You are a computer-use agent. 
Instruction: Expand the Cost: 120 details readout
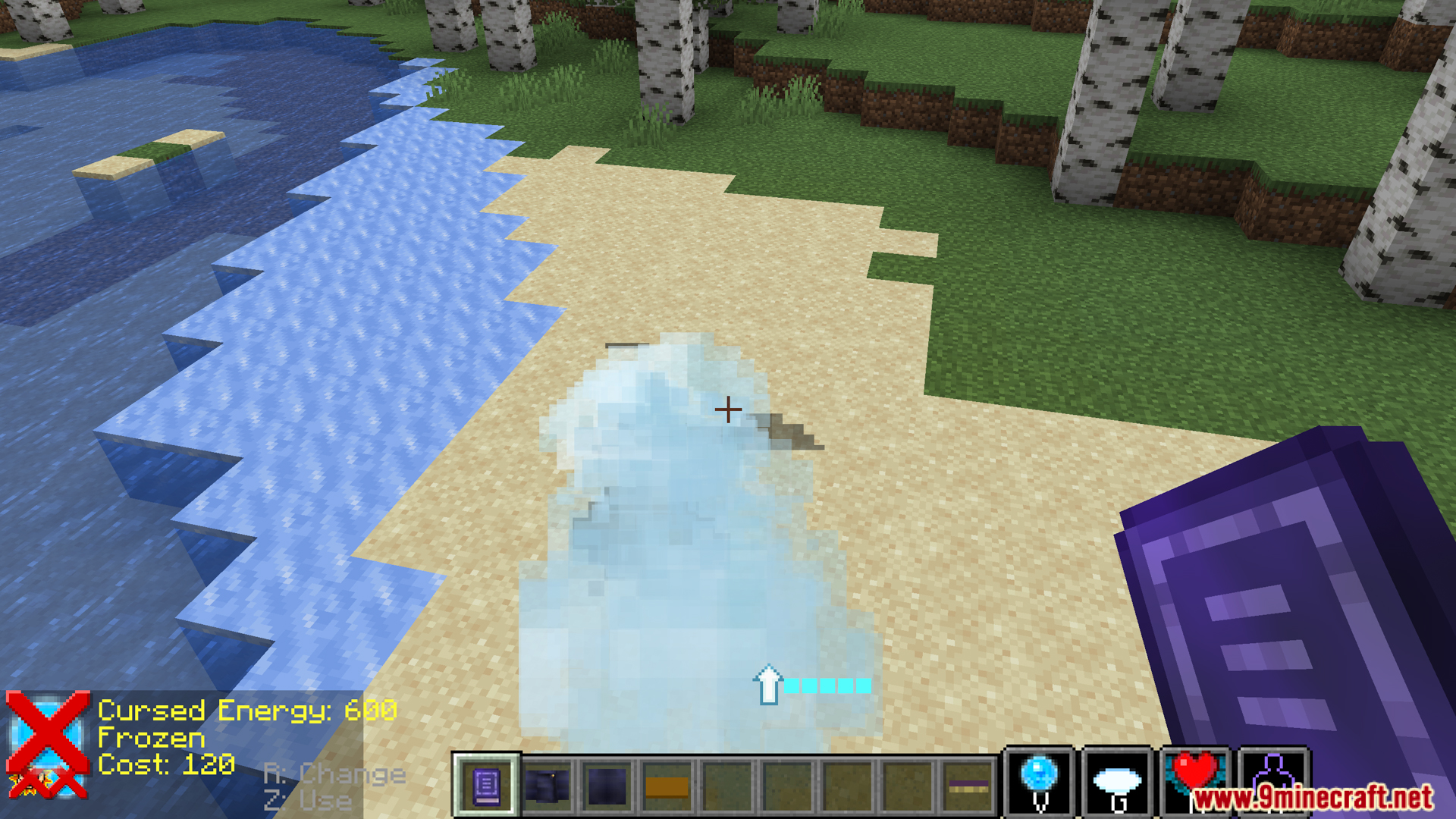coord(168,765)
